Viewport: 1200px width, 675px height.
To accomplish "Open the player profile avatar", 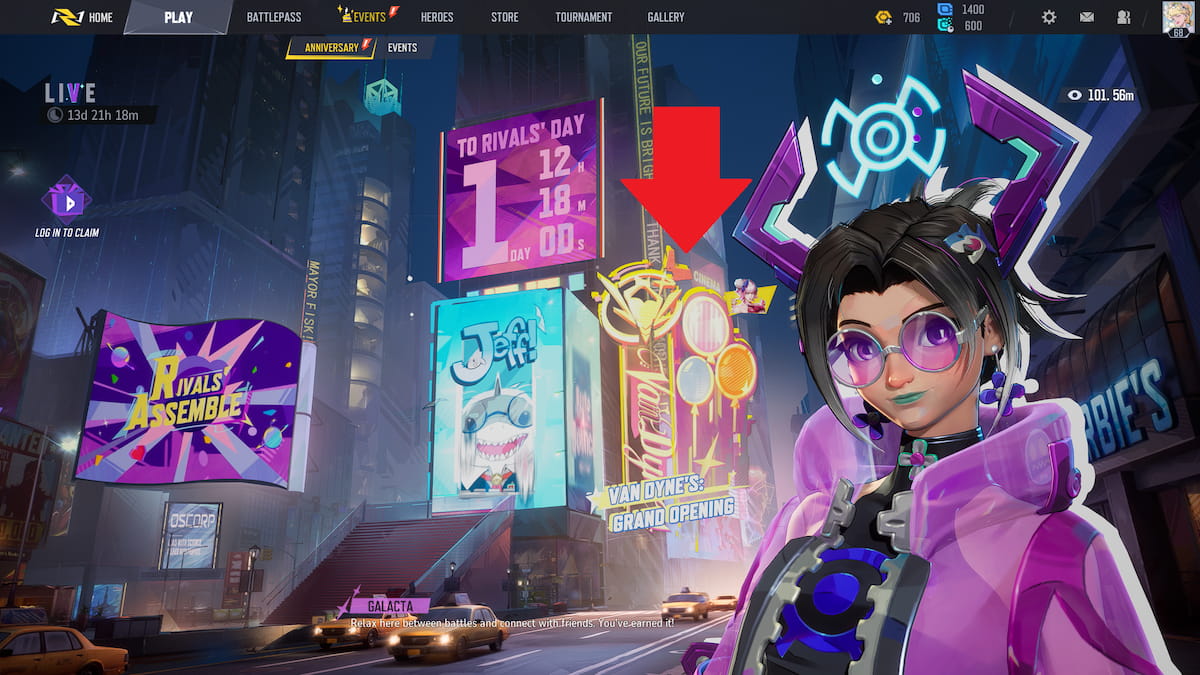I will coord(1177,17).
